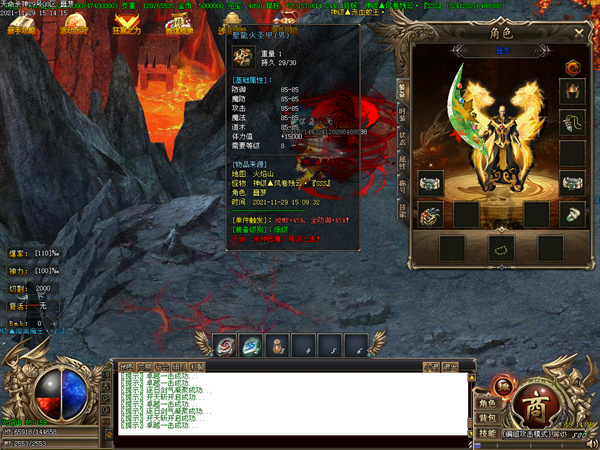Open the 商 shop button
Screen dimensions: 600x450
pyautogui.click(x=535, y=402)
